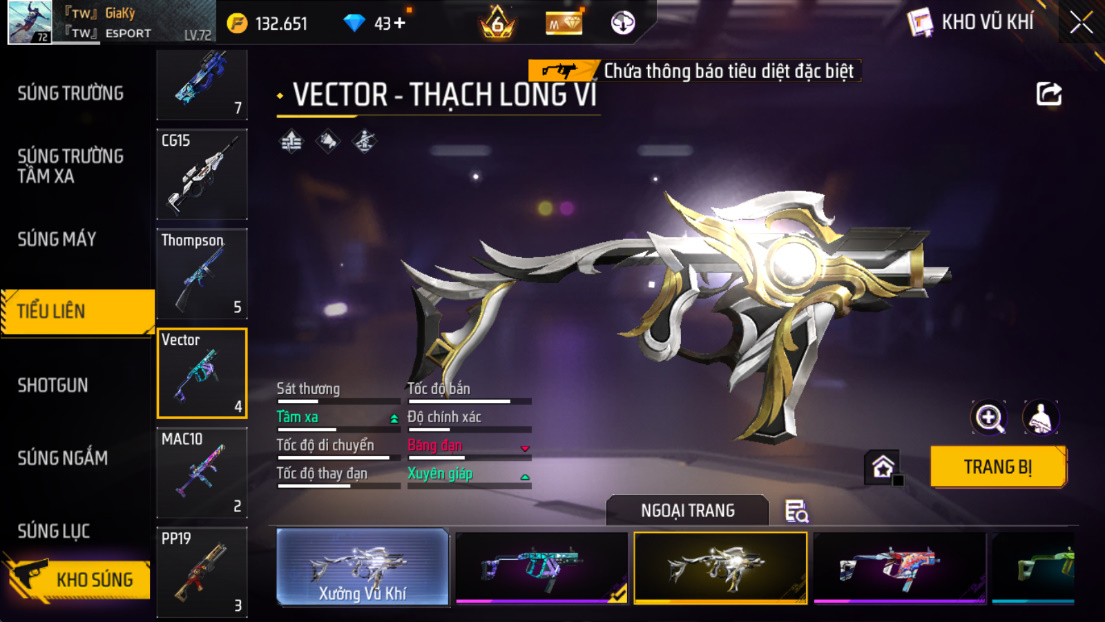Select the PP19 weapon tile
This screenshot has width=1105, height=622.
201,572
